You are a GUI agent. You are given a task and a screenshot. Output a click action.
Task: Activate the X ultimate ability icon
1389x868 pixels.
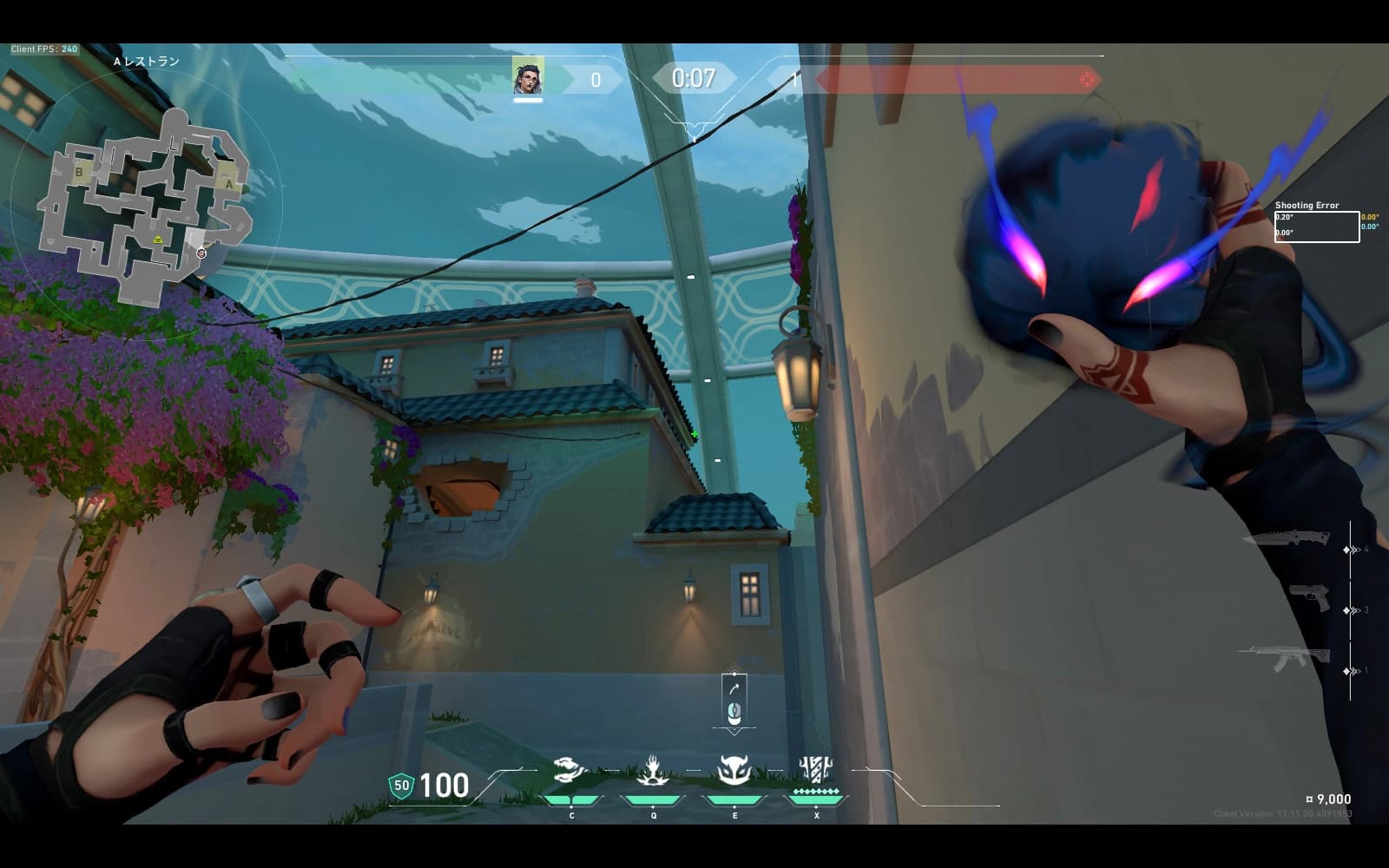coord(816,768)
